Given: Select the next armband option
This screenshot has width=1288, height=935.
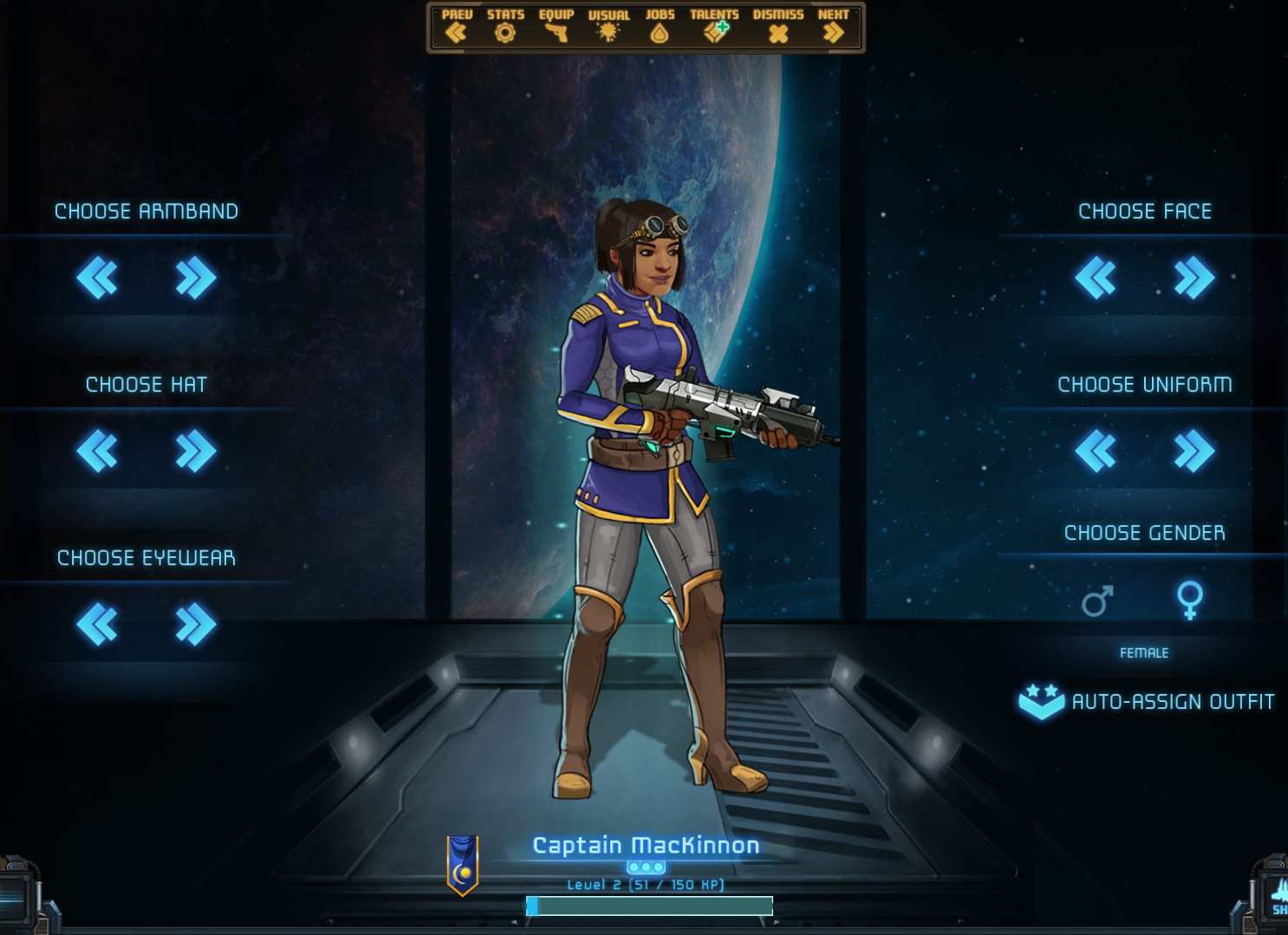Looking at the screenshot, I should 196,278.
